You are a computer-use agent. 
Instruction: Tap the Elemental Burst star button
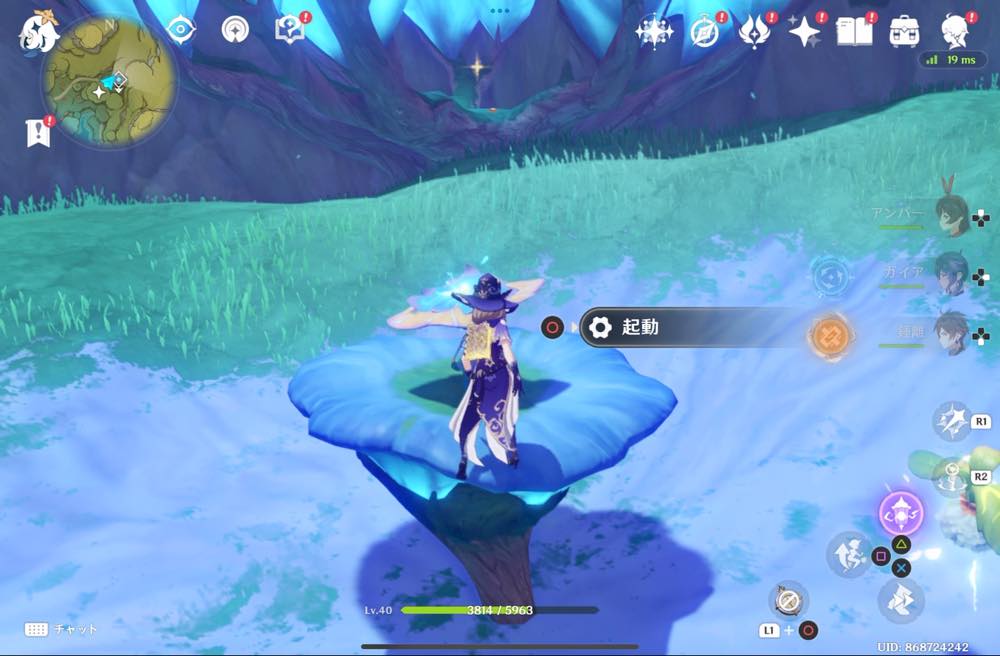pos(951,422)
